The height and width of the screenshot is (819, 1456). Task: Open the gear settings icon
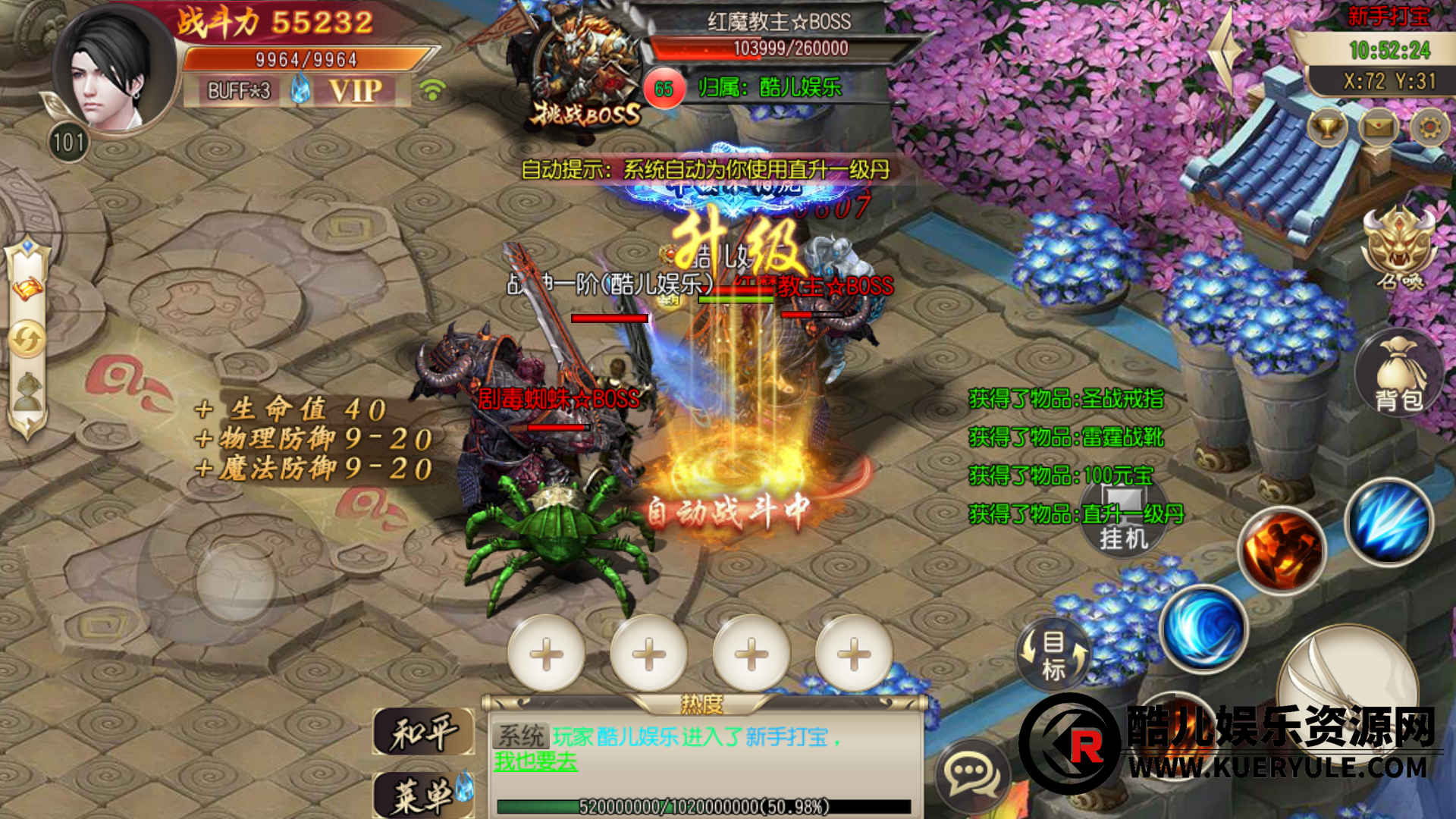click(1429, 127)
